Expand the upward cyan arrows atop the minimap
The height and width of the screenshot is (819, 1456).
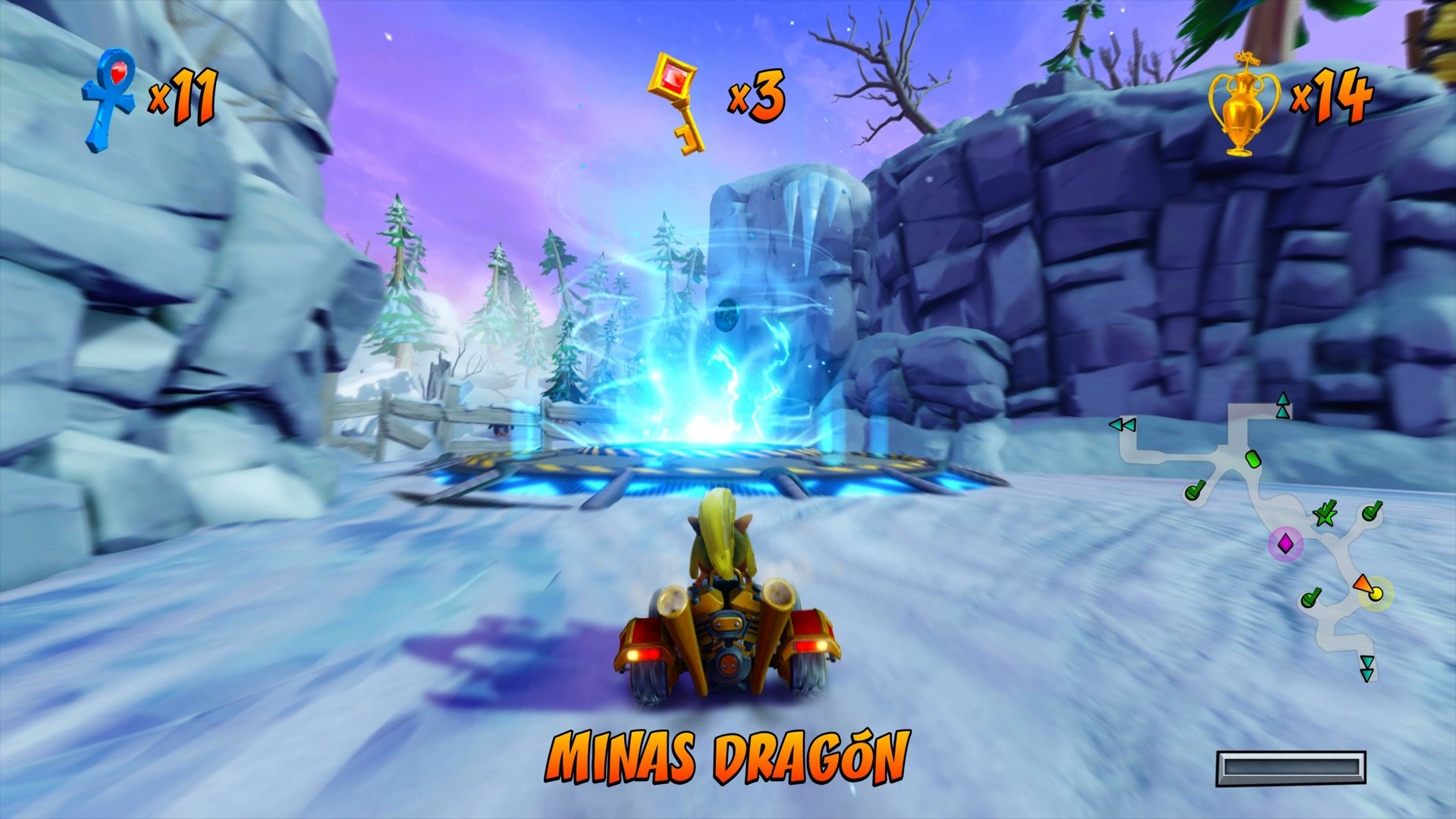coord(1284,404)
